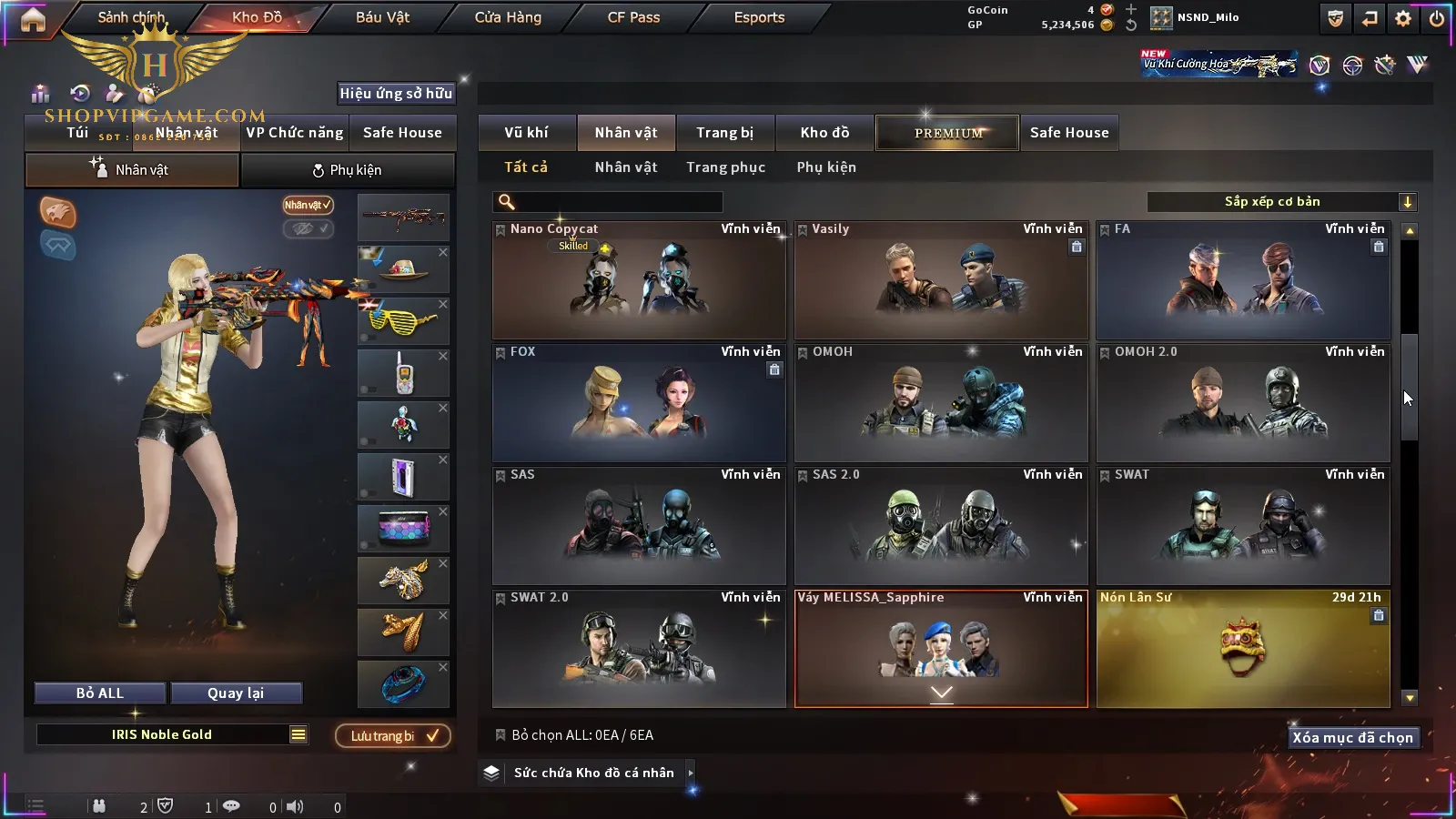1456x819 pixels.
Task: Switch to the Trang bị tab
Action: tap(724, 133)
